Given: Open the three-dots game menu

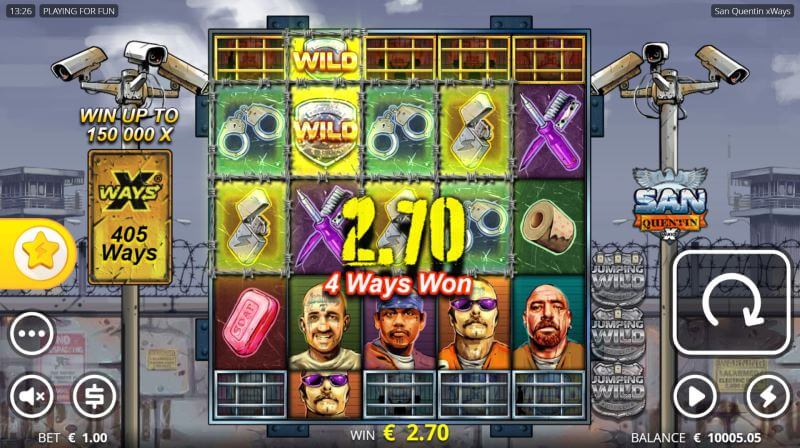Looking at the screenshot, I should (31, 334).
